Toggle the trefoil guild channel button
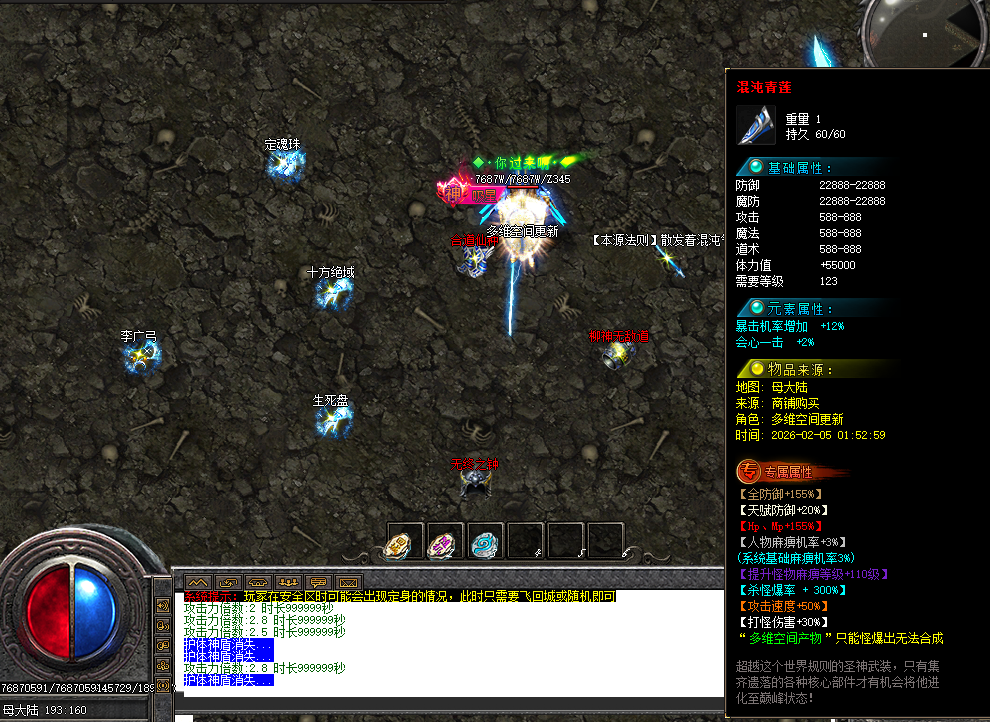990x722 pixels. click(163, 665)
